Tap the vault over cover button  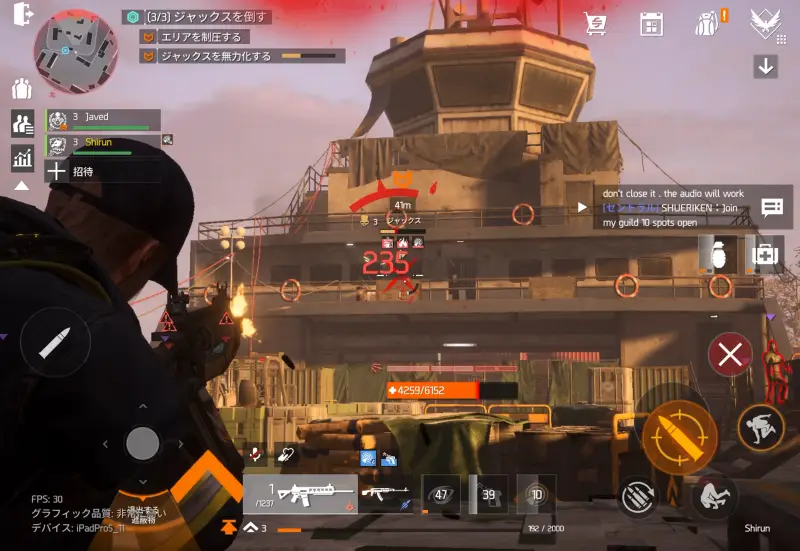[761, 427]
